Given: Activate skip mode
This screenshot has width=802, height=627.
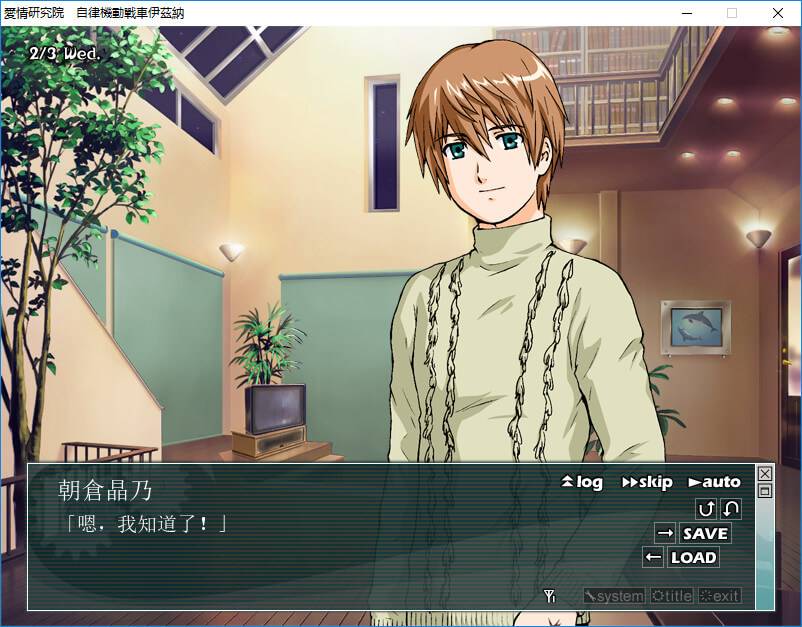Looking at the screenshot, I should [x=647, y=482].
